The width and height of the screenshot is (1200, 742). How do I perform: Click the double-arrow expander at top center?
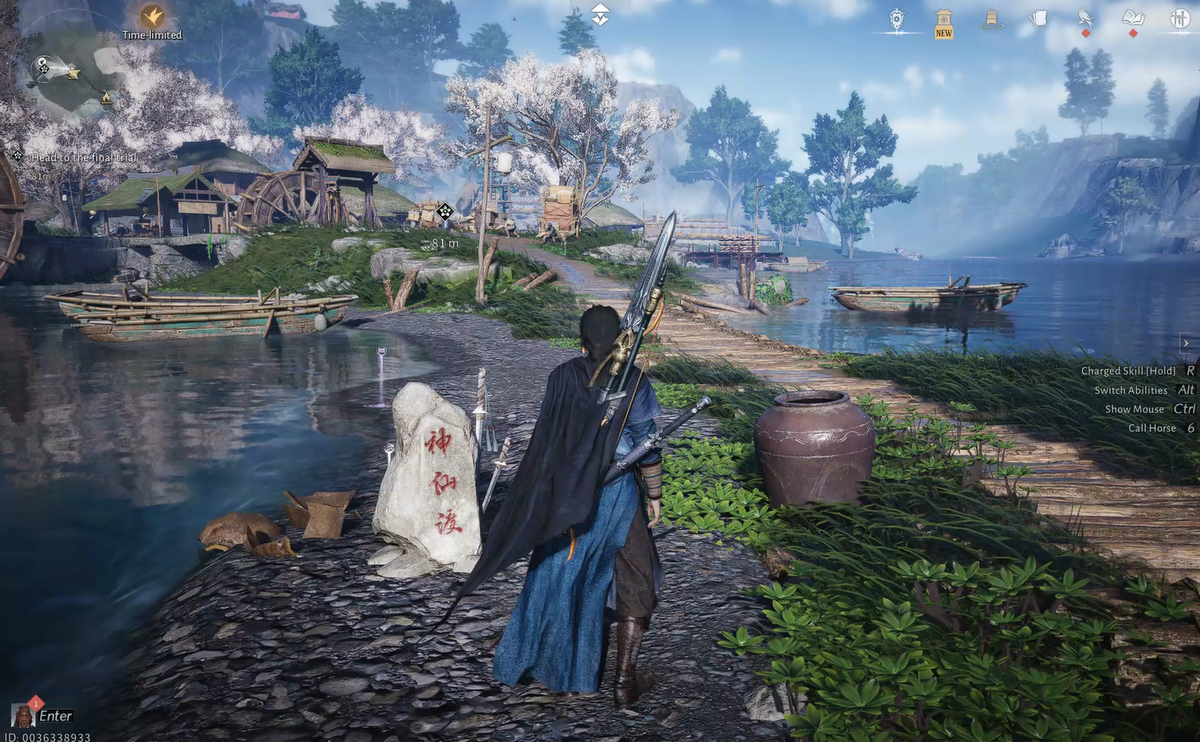(600, 14)
